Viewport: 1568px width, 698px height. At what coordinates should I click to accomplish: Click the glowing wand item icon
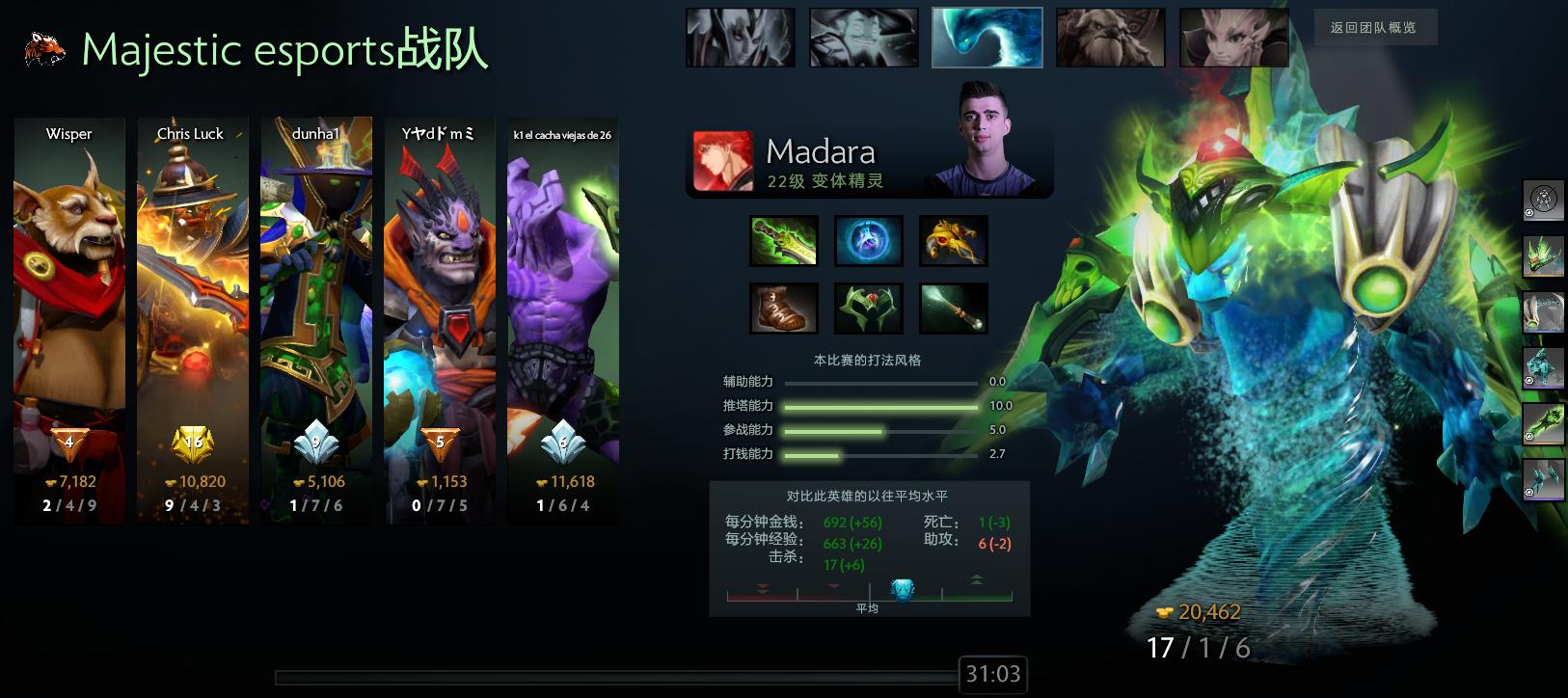pyautogui.click(x=955, y=308)
